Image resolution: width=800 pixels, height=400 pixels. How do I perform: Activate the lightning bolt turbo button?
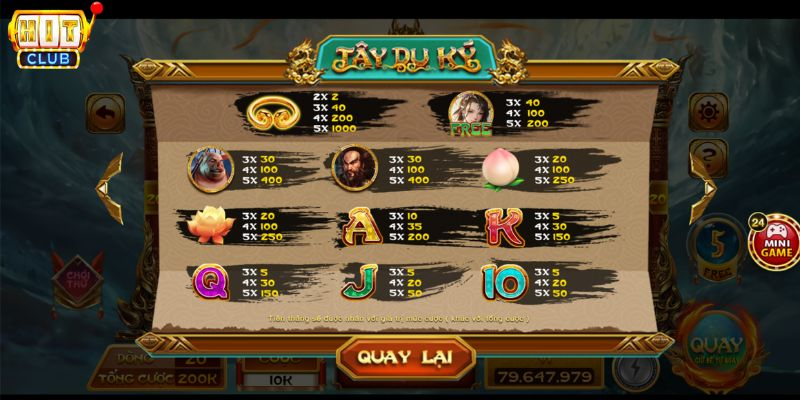coord(634,370)
